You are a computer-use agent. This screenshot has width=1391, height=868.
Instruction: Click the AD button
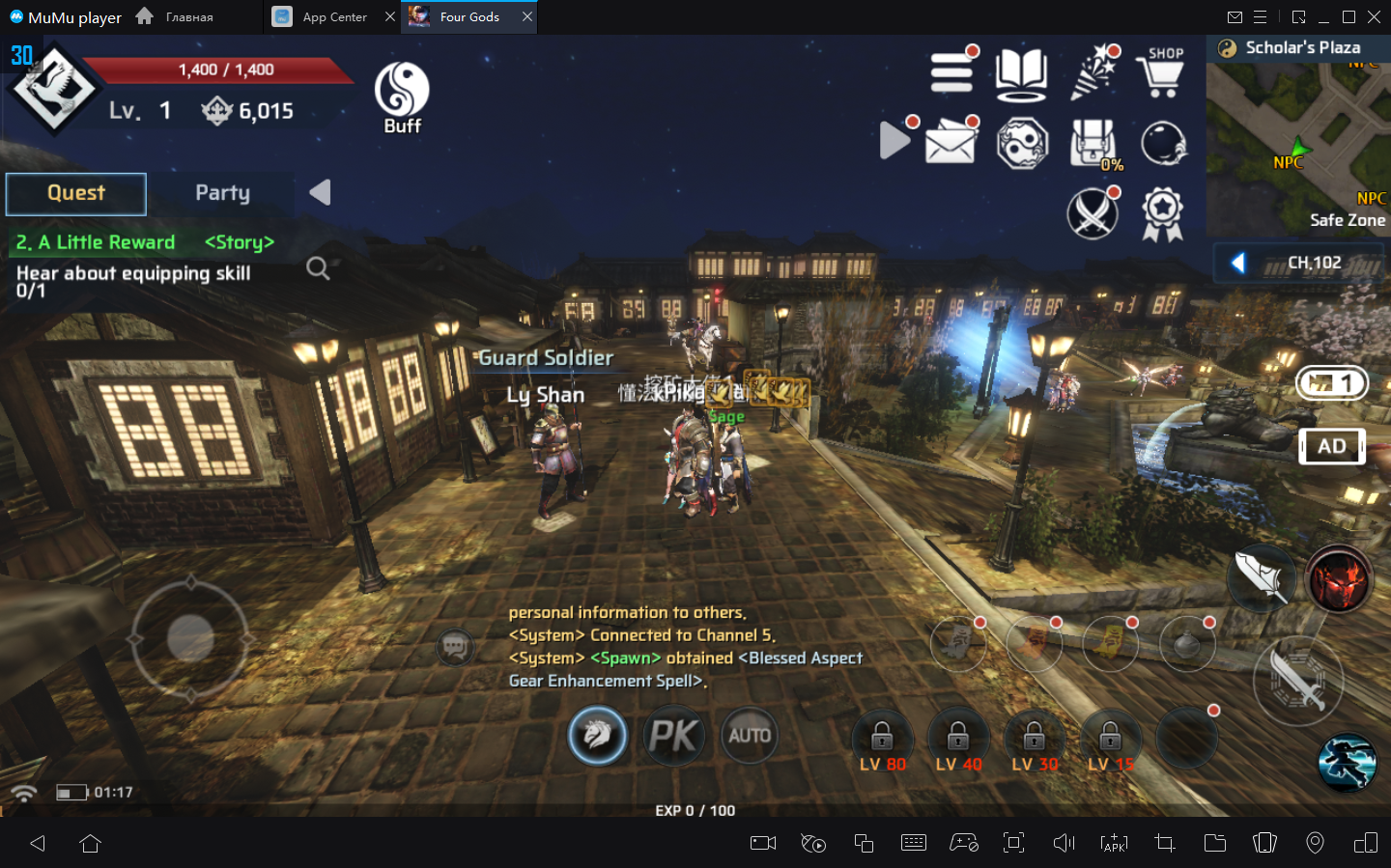click(1331, 446)
